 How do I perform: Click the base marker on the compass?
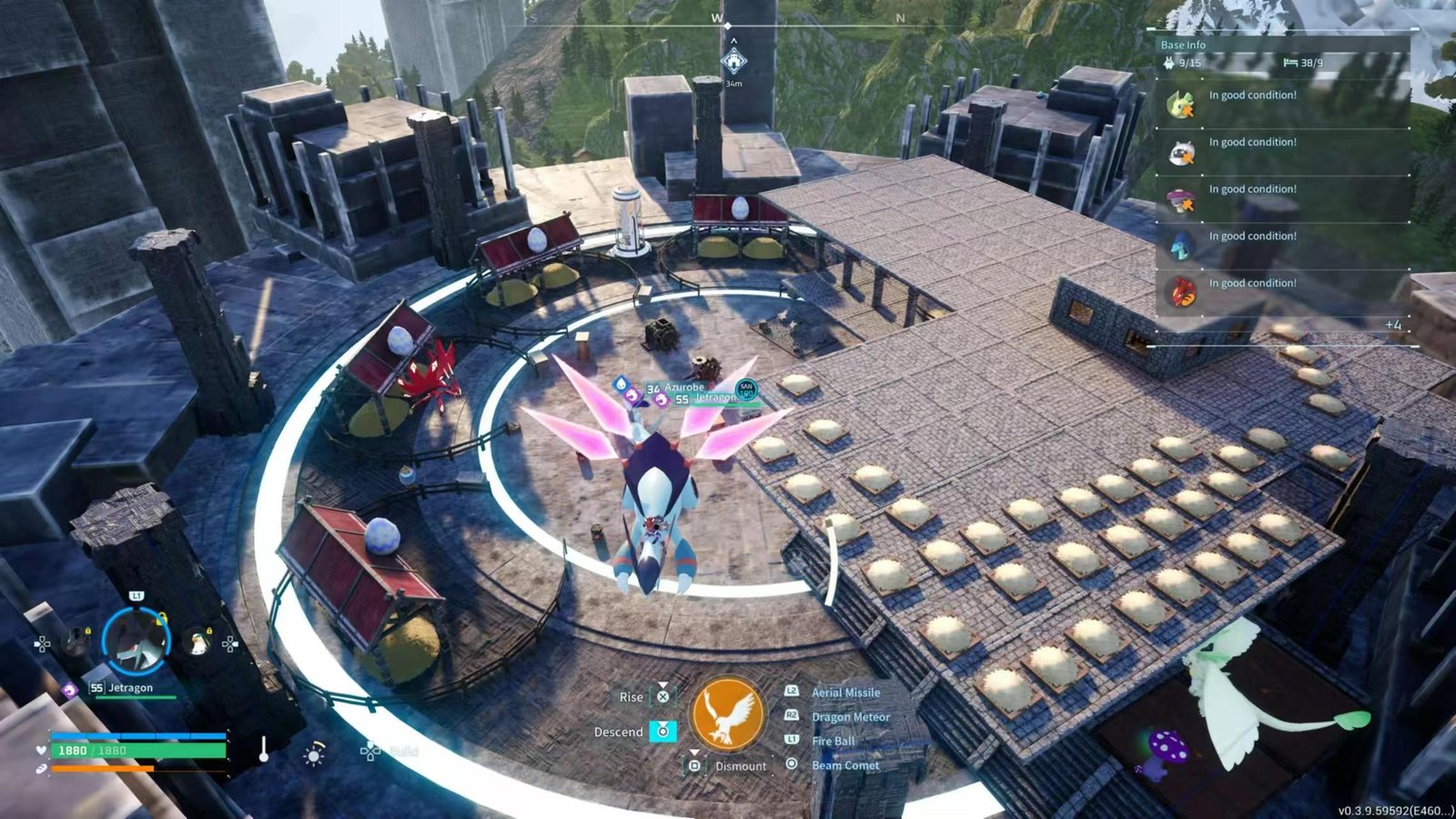pos(733,61)
